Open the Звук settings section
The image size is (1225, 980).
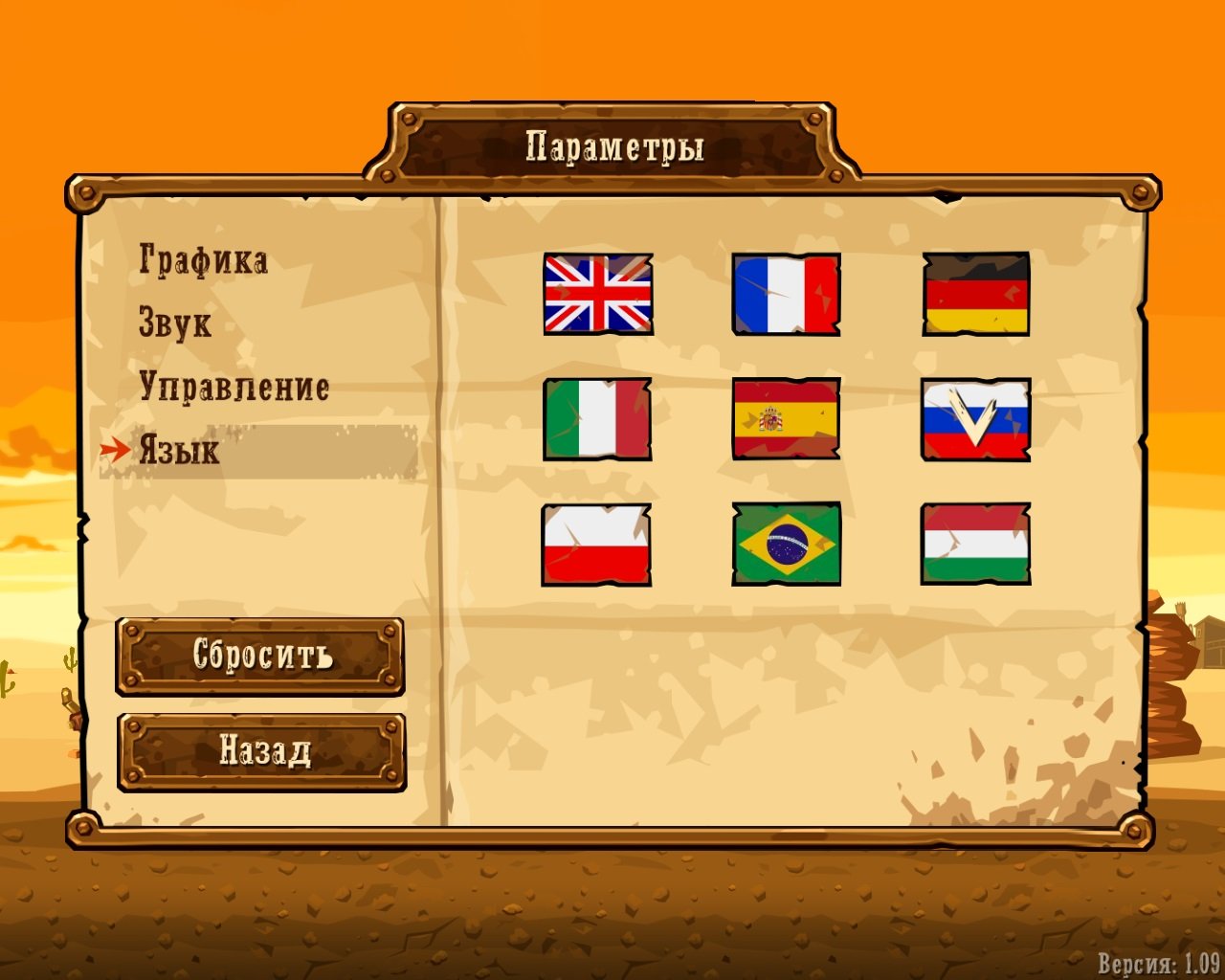point(175,323)
